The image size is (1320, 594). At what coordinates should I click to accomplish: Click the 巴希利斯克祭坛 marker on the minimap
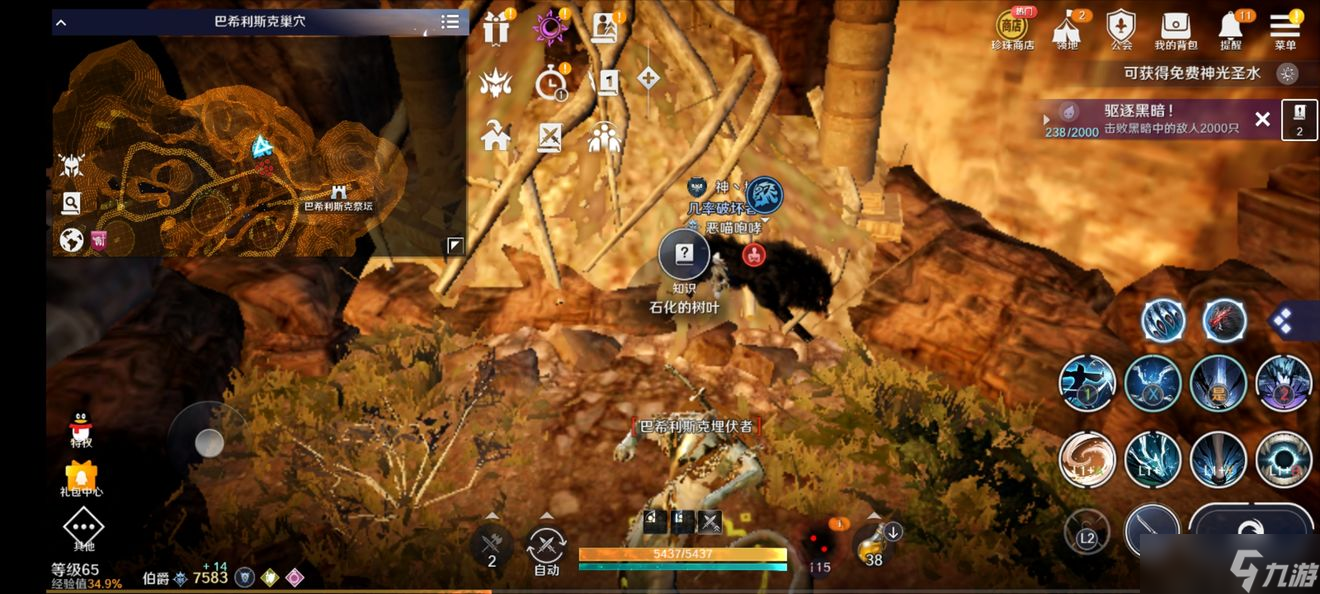point(339,192)
